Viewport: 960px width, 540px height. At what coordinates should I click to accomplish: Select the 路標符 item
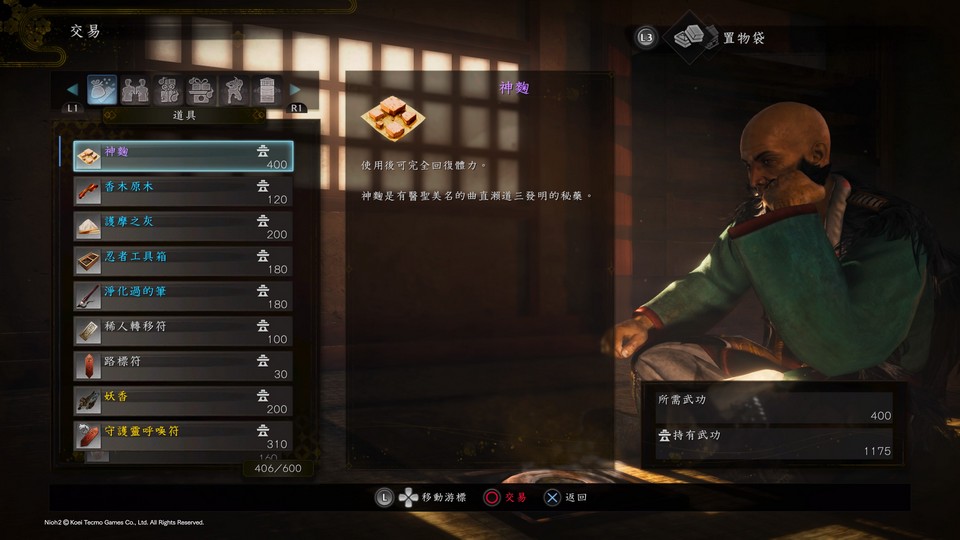182,366
